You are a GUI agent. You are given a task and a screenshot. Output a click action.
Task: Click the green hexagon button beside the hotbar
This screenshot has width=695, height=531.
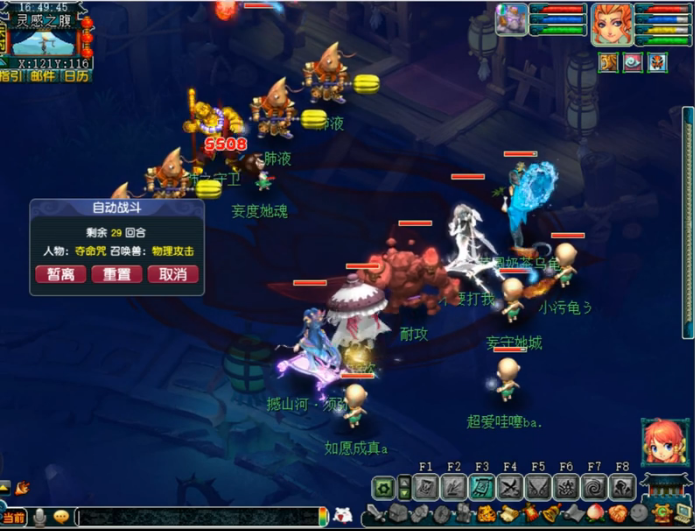pyautogui.click(x=382, y=487)
